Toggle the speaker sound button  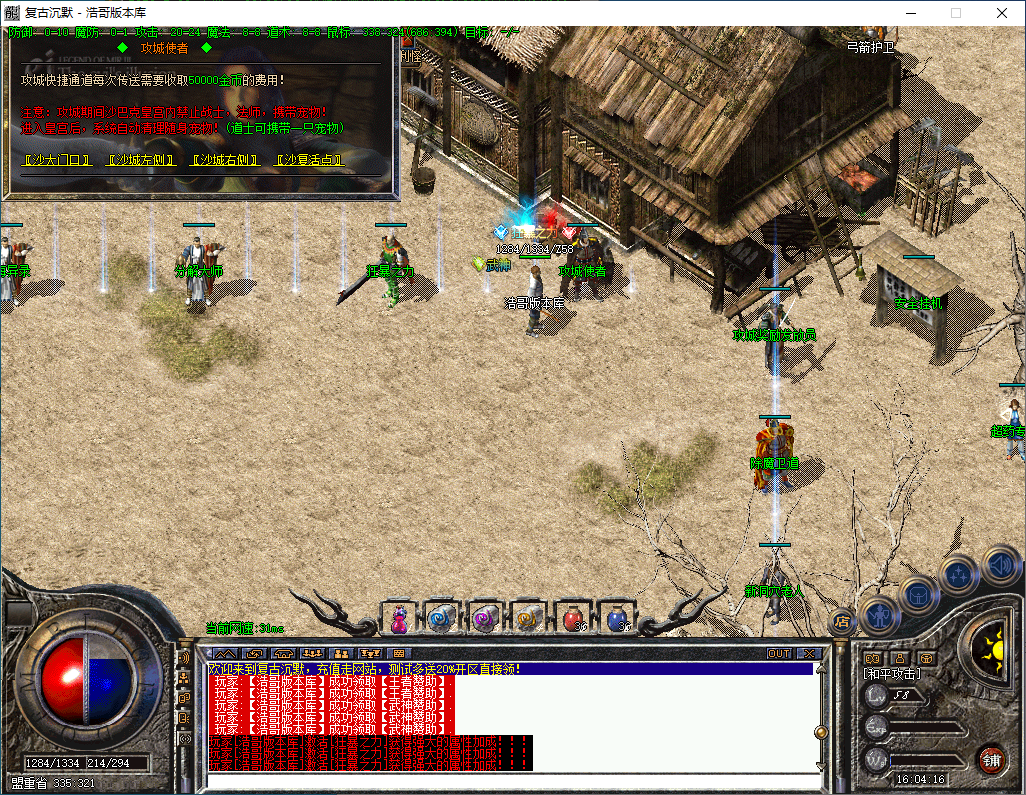[x=999, y=564]
